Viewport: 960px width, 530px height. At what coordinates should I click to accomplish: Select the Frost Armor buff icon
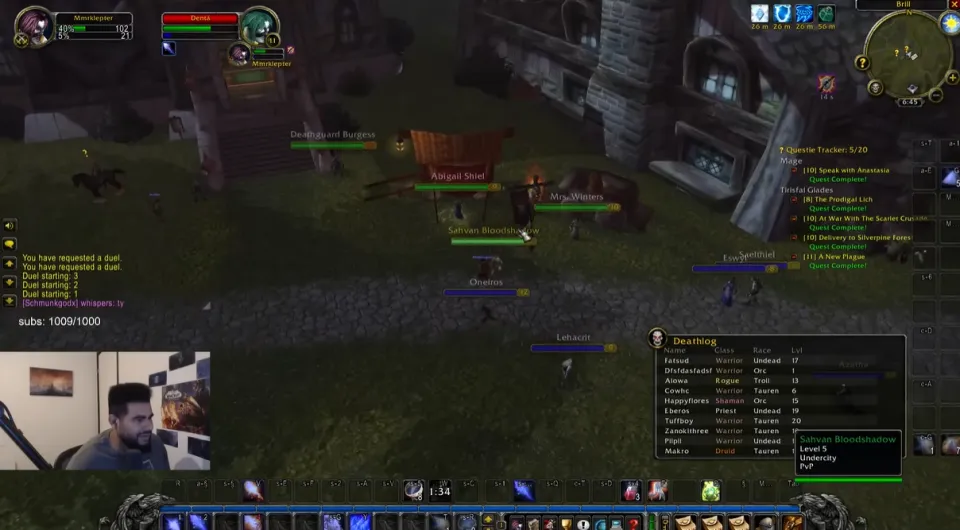tap(760, 13)
